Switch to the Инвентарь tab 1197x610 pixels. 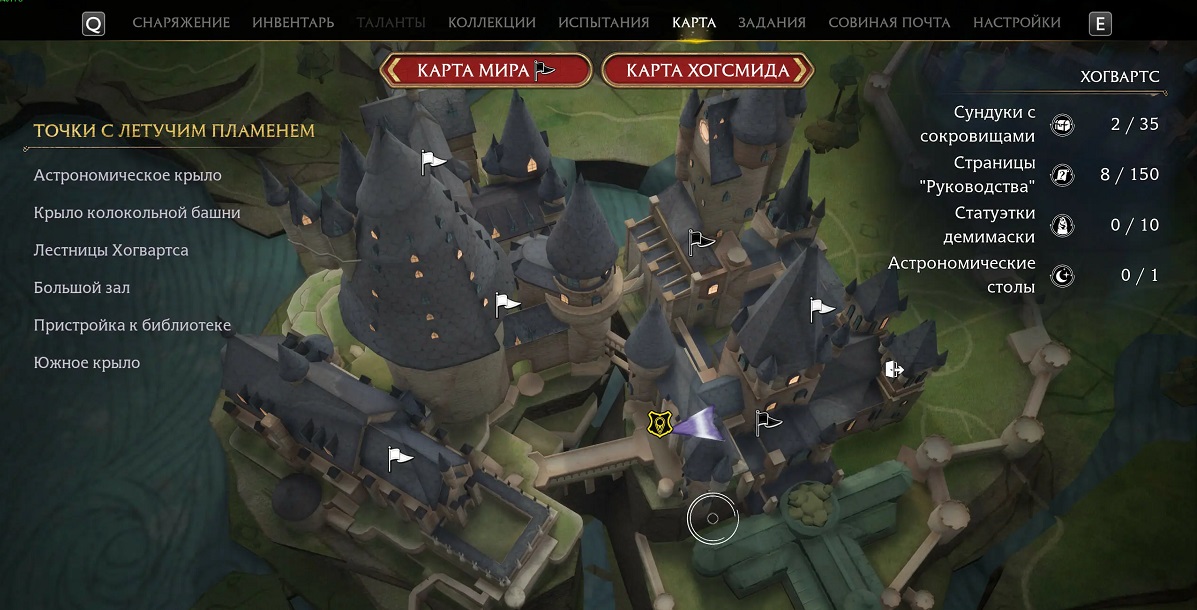coord(293,22)
